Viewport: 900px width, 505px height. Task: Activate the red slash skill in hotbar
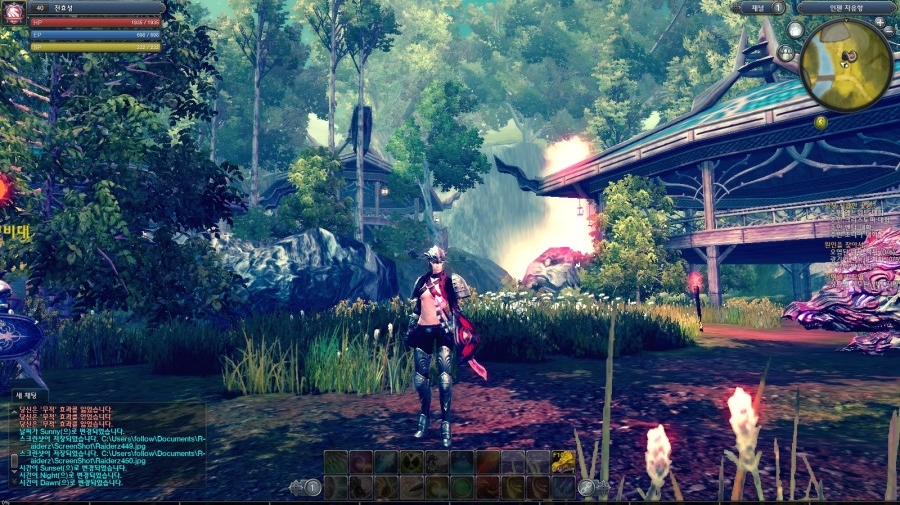488,461
